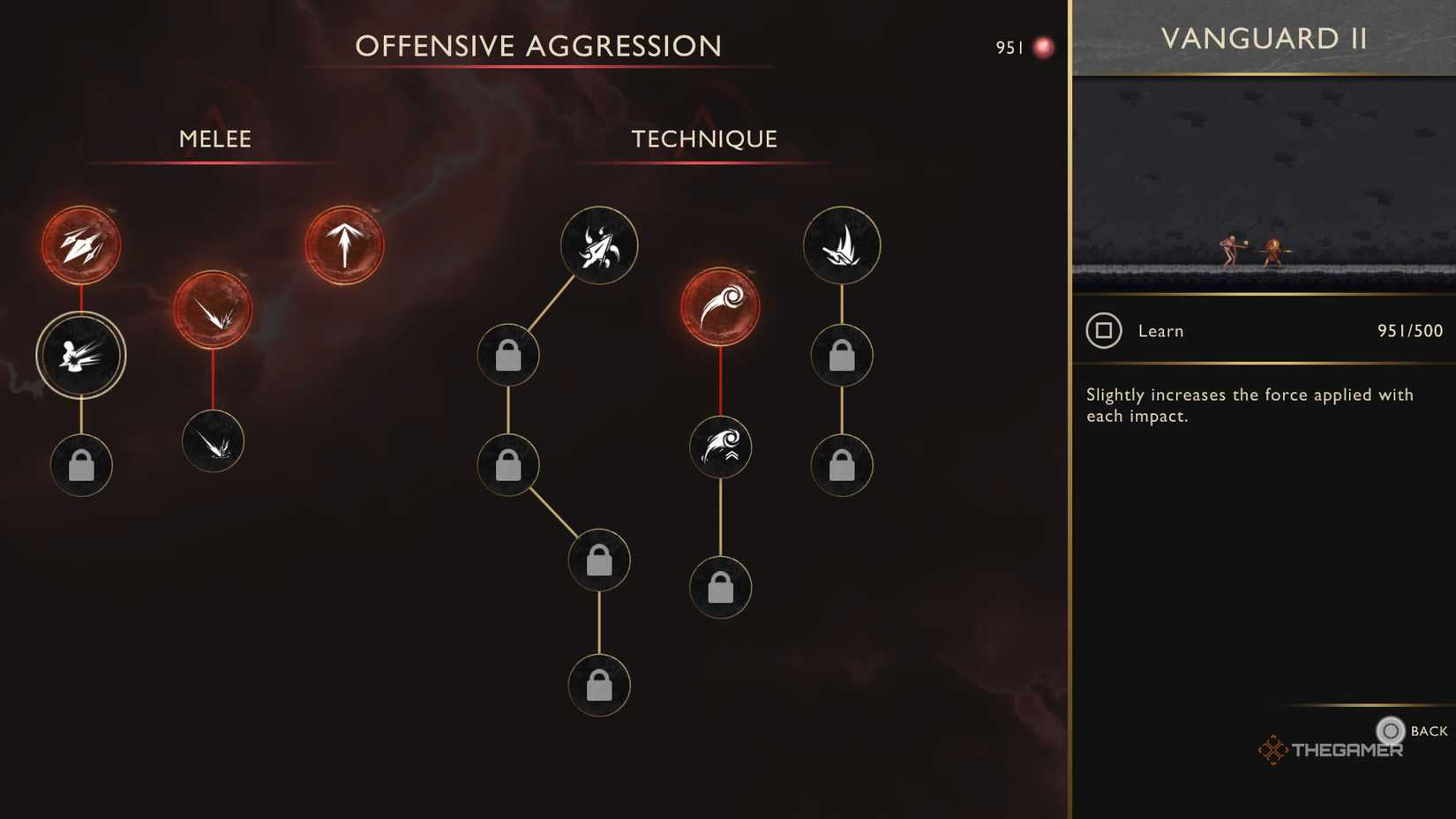Select the red downward strike skill in Melee
The height and width of the screenshot is (819, 1456).
pos(213,309)
